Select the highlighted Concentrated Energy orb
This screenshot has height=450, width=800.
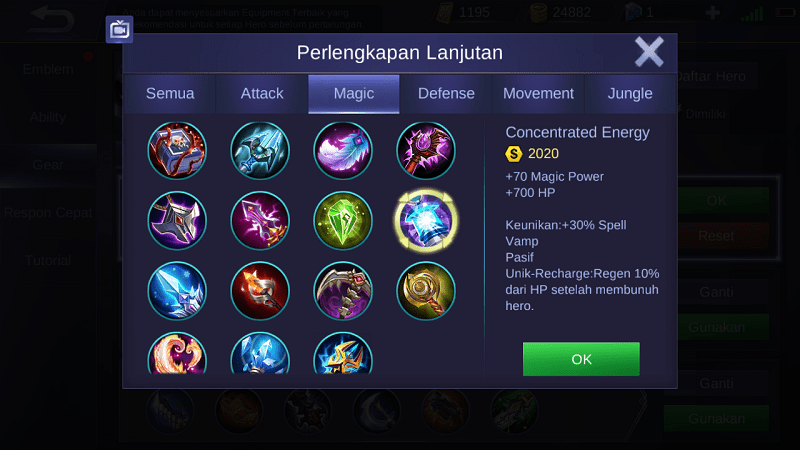[x=426, y=220]
